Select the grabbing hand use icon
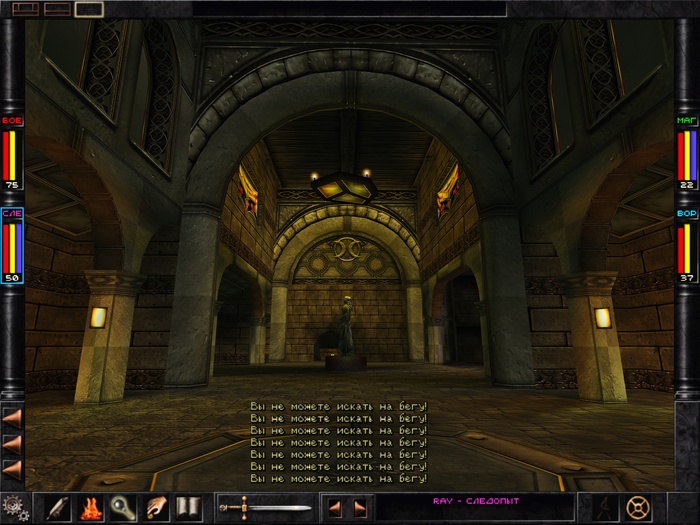 click(155, 508)
